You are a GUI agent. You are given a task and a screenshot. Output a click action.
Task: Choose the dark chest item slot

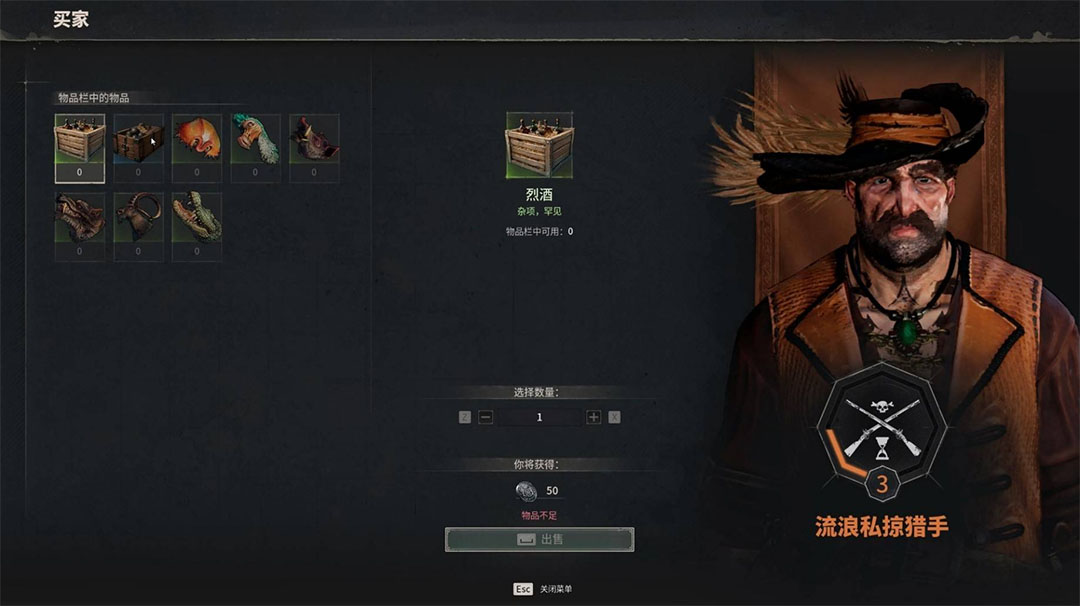click(x=138, y=140)
